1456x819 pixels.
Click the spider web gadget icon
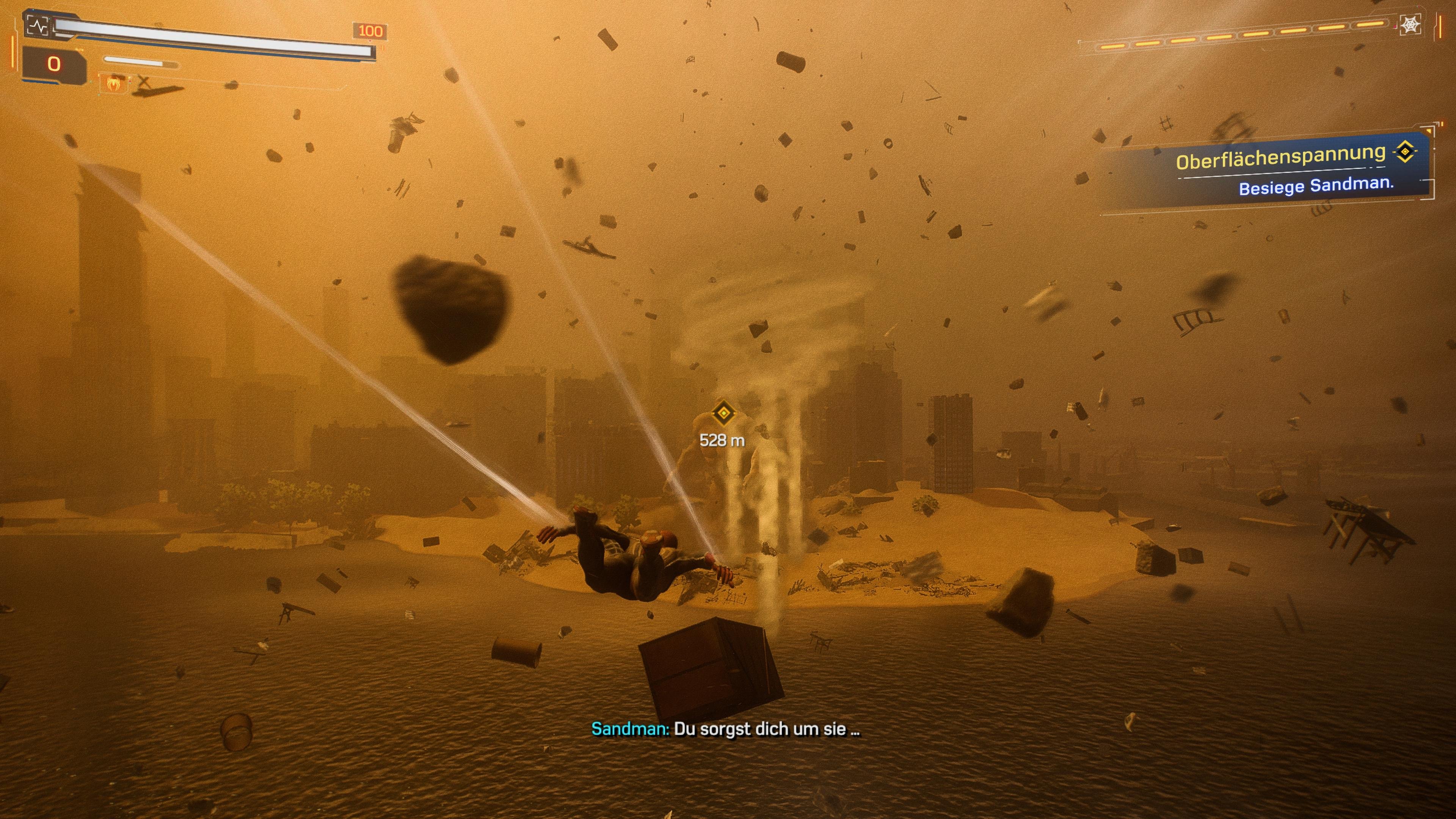pos(1410,25)
